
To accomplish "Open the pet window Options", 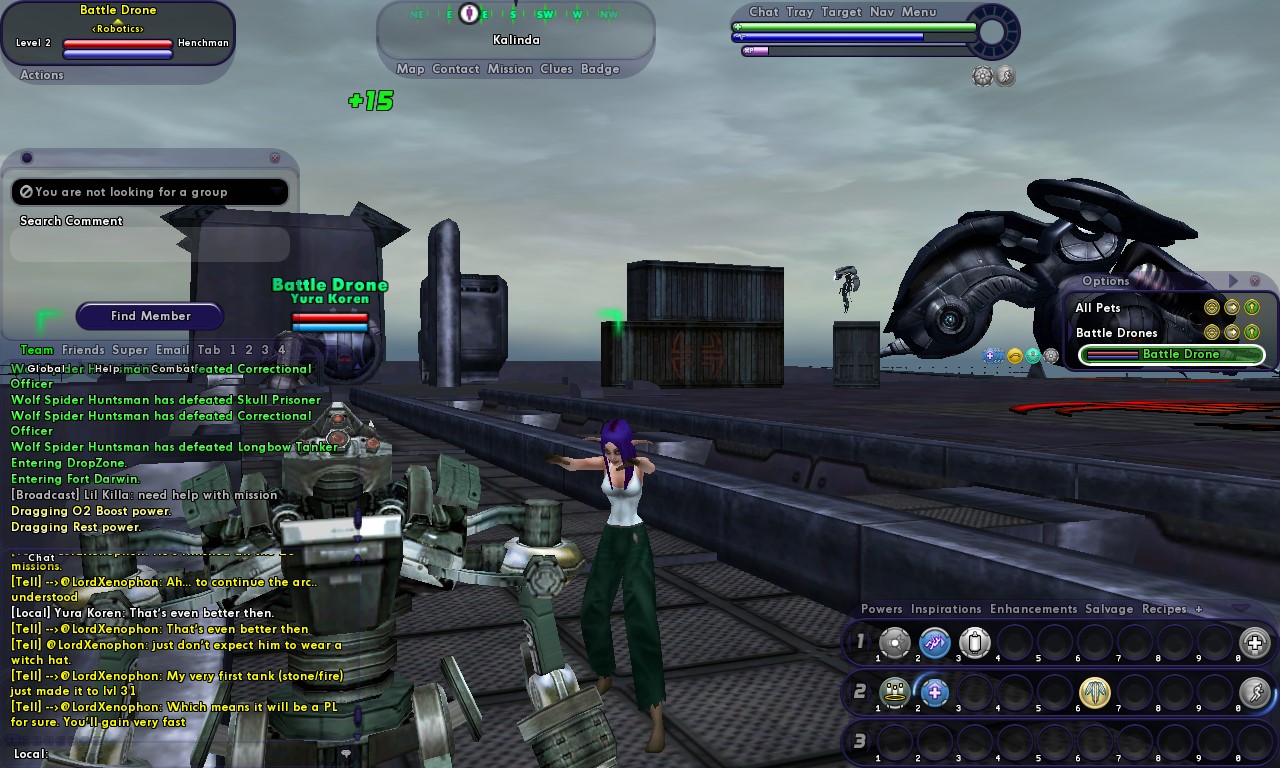I will click(1105, 281).
